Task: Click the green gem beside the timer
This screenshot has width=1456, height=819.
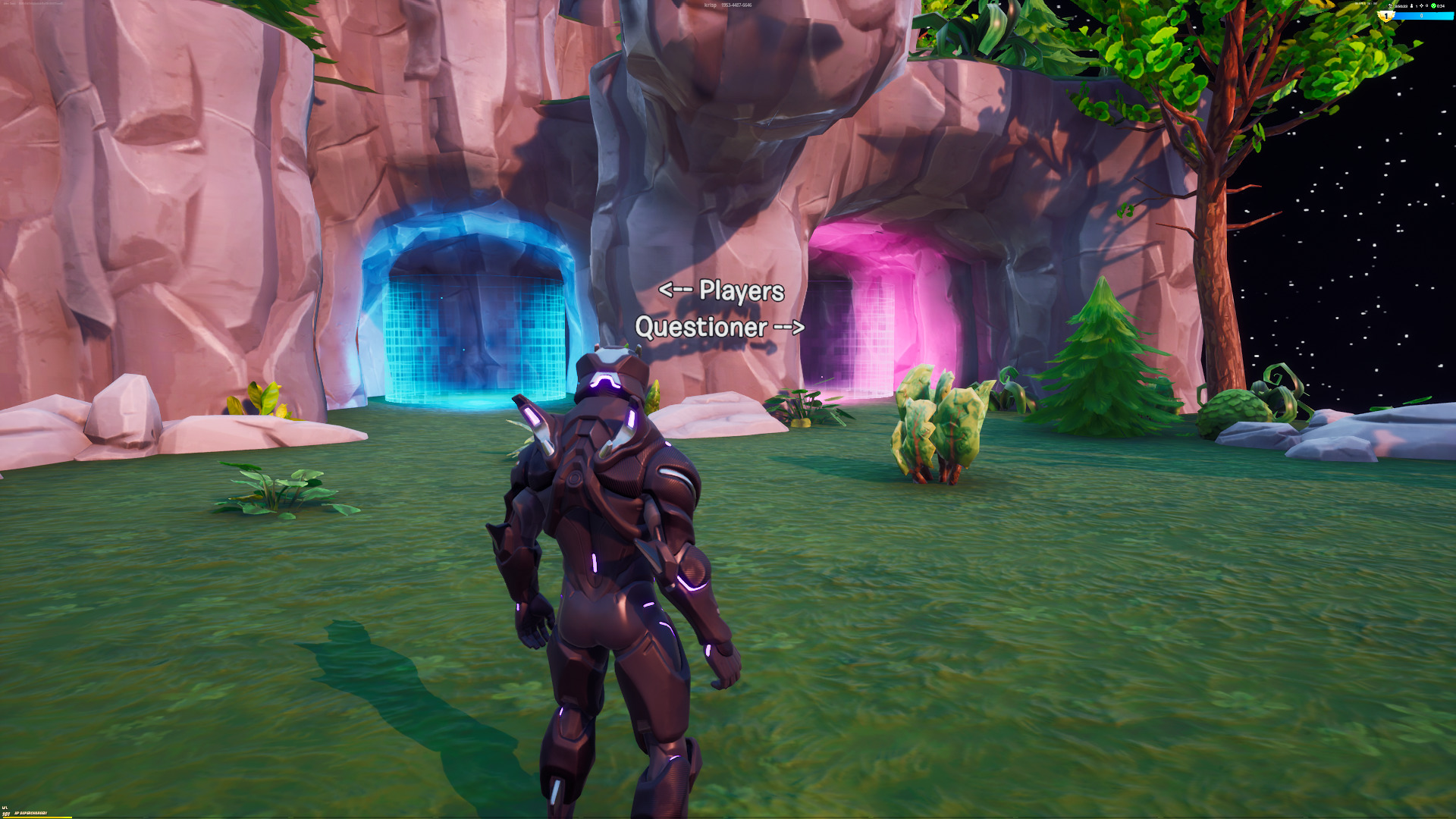Action: [1434, 6]
